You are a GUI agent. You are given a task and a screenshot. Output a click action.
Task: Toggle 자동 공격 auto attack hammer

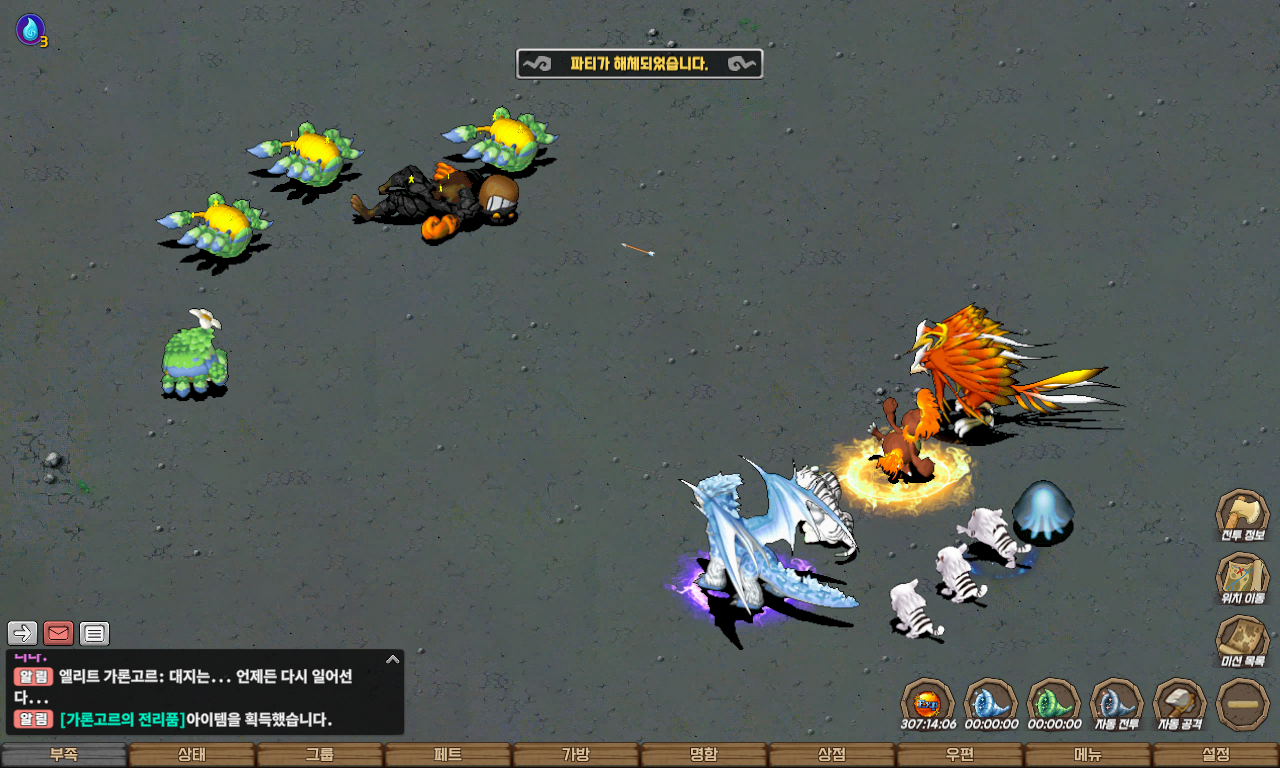(x=1180, y=703)
